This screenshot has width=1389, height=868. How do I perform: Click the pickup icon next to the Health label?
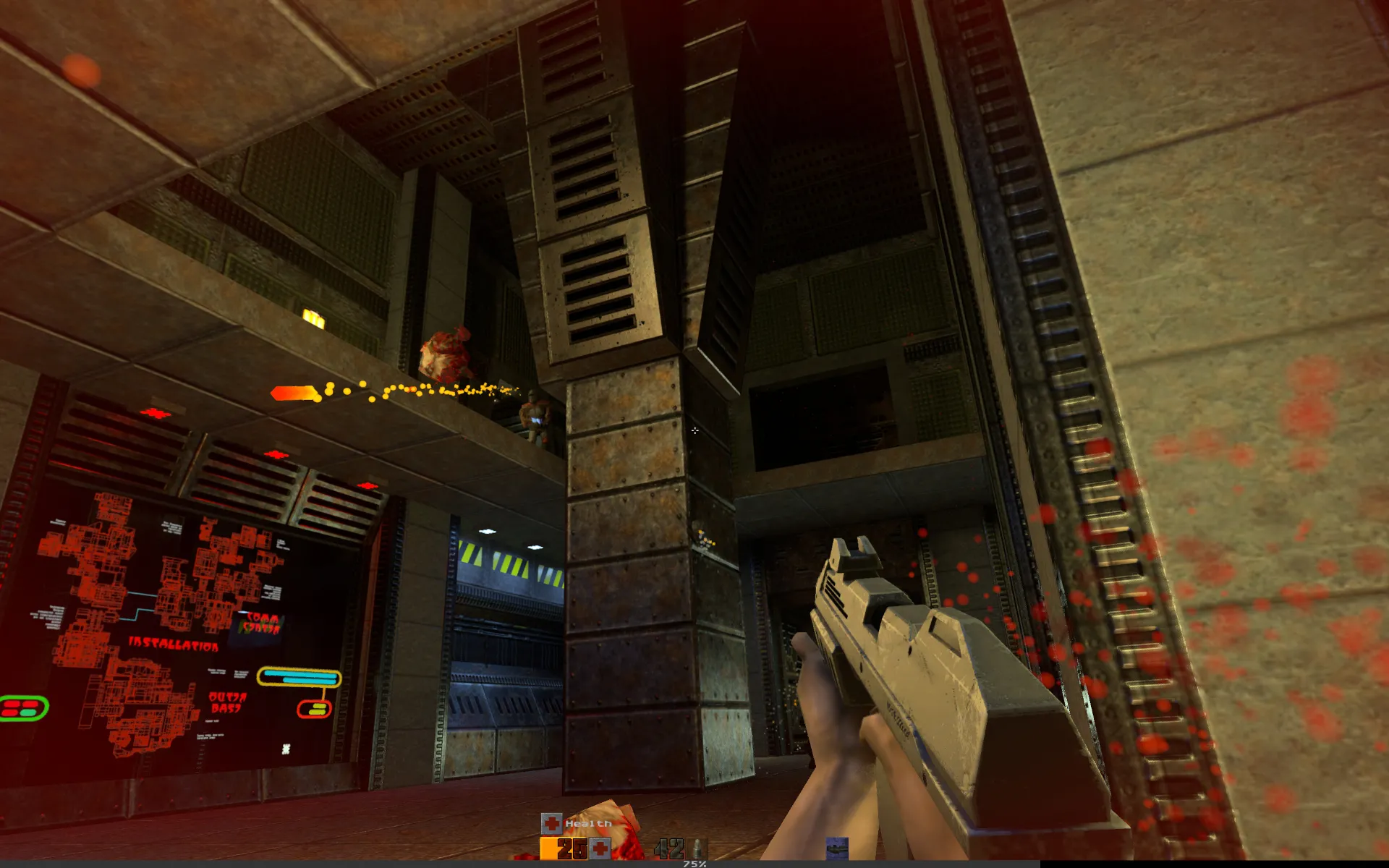coord(551,823)
